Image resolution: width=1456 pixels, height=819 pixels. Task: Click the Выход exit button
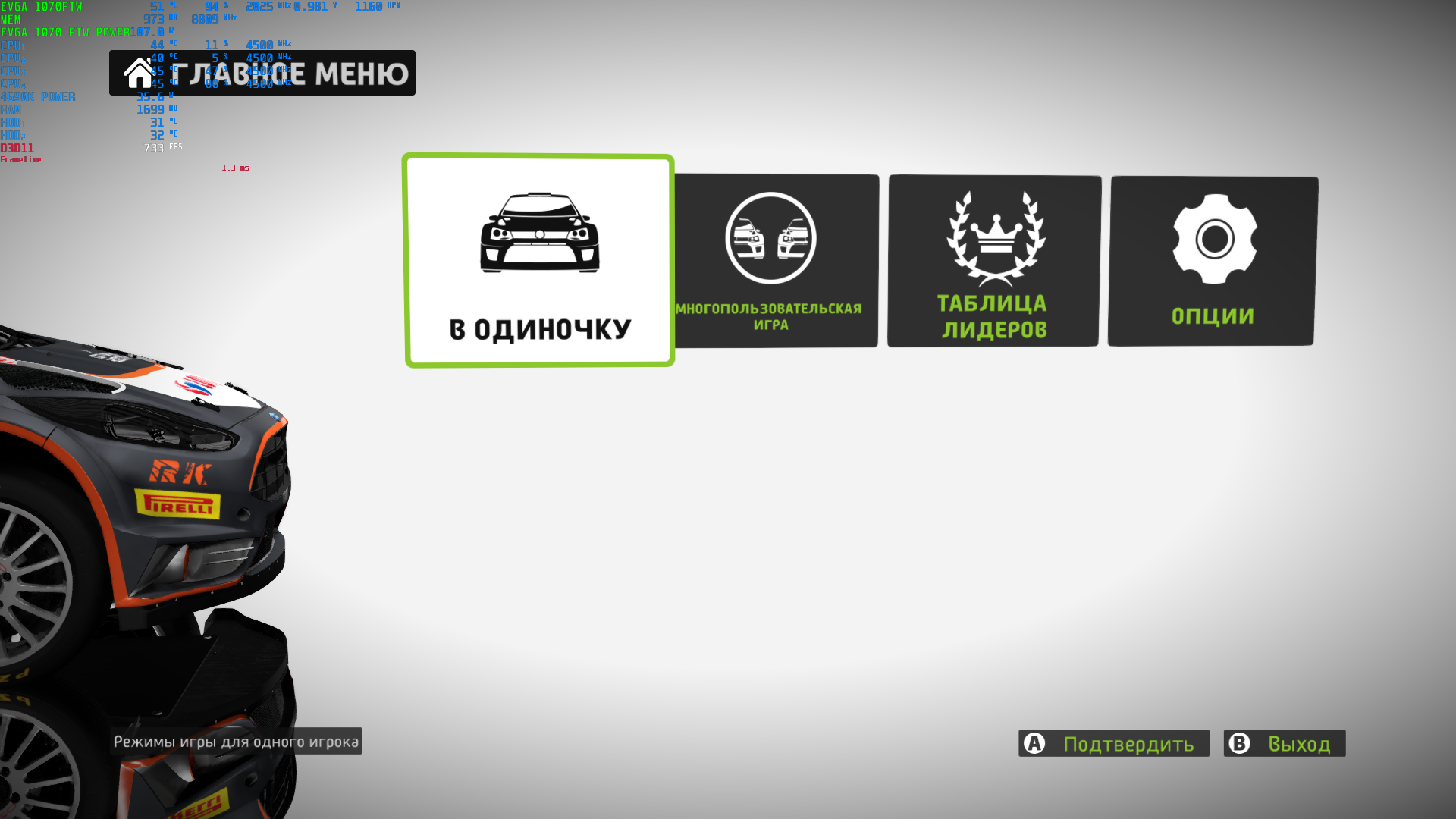pyautogui.click(x=1284, y=743)
